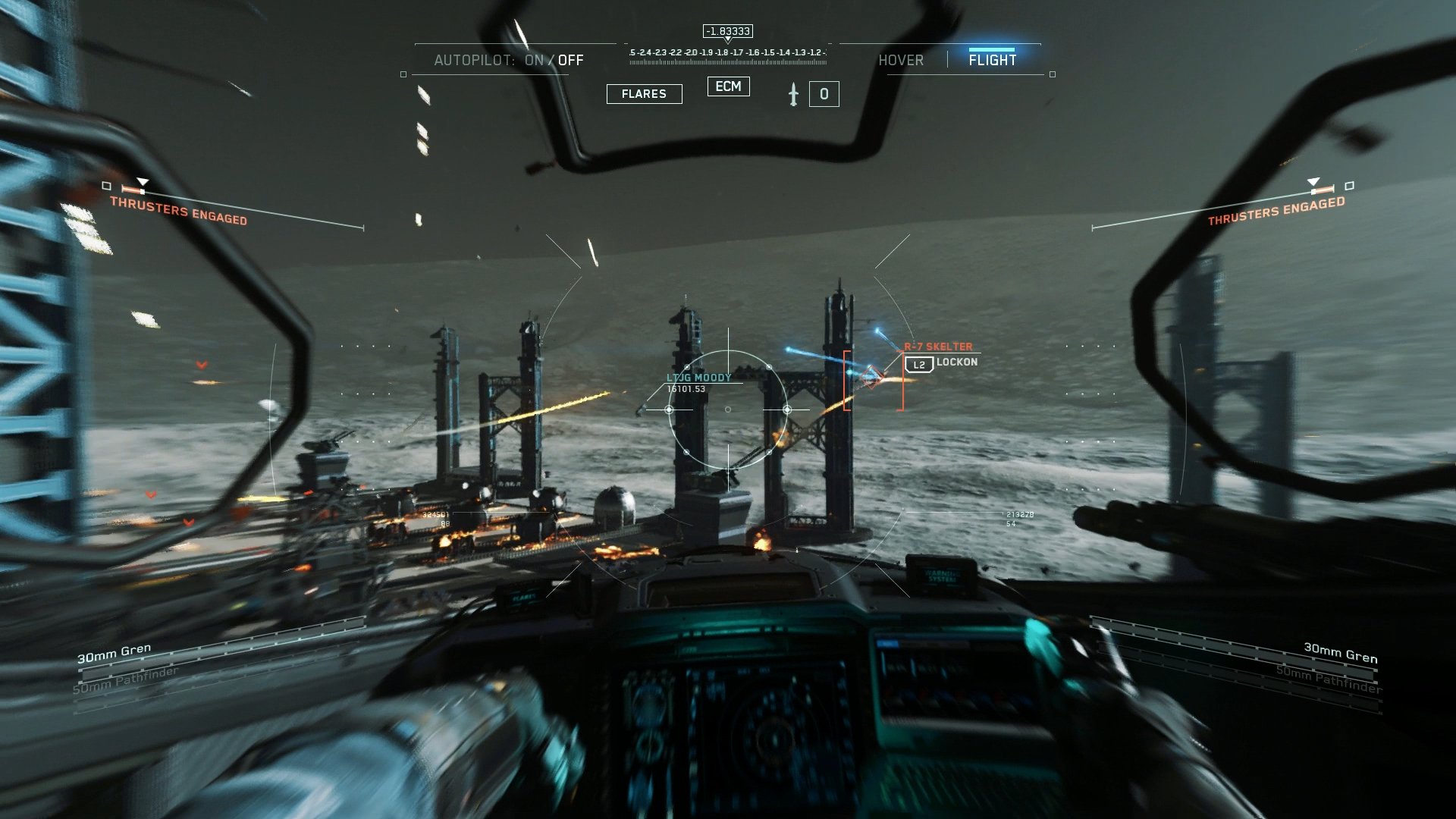Select the ECM countermeasure icon
The width and height of the screenshot is (1456, 819).
[x=727, y=86]
